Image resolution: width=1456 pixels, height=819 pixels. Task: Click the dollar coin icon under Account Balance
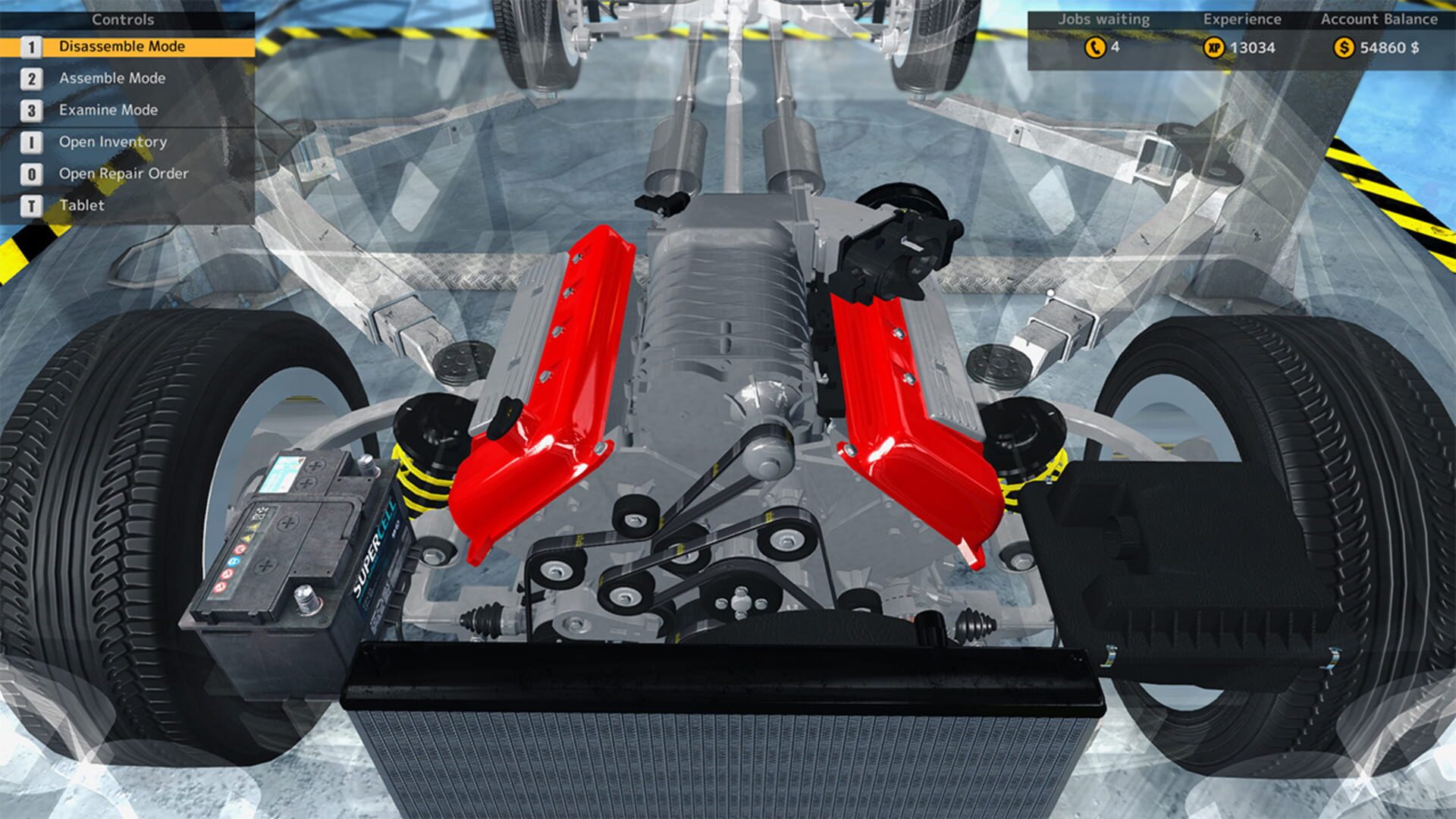pyautogui.click(x=1344, y=47)
